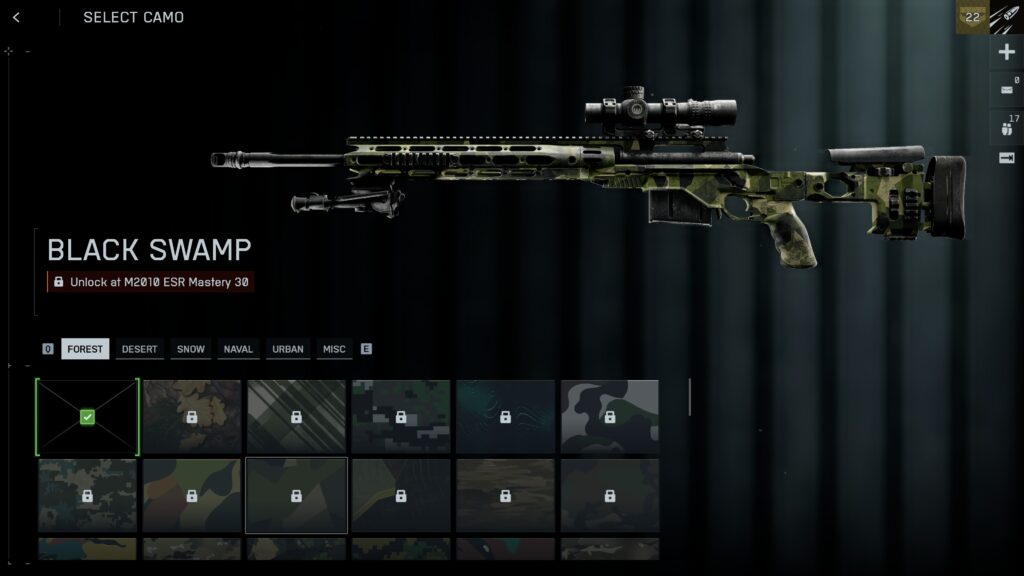
Task: Select the Naval camo tab
Action: click(x=238, y=349)
